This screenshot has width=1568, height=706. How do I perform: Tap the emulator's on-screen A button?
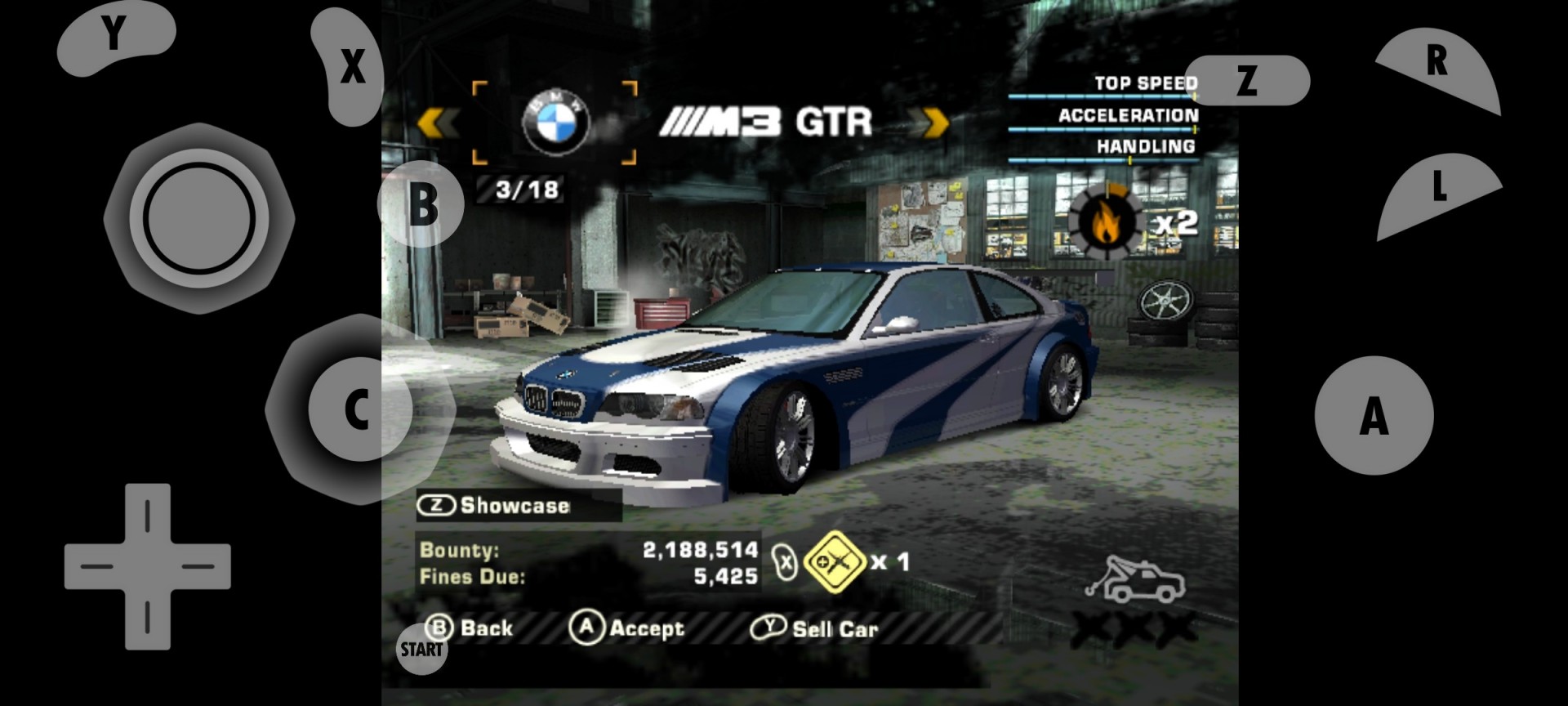coord(1374,415)
